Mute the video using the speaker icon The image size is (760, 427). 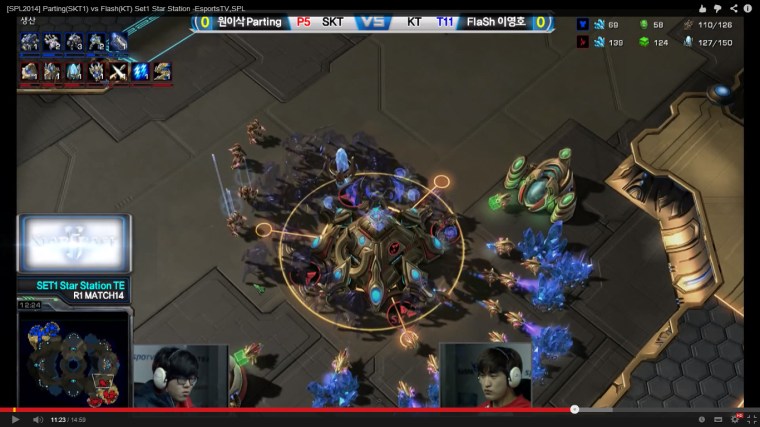click(37, 419)
